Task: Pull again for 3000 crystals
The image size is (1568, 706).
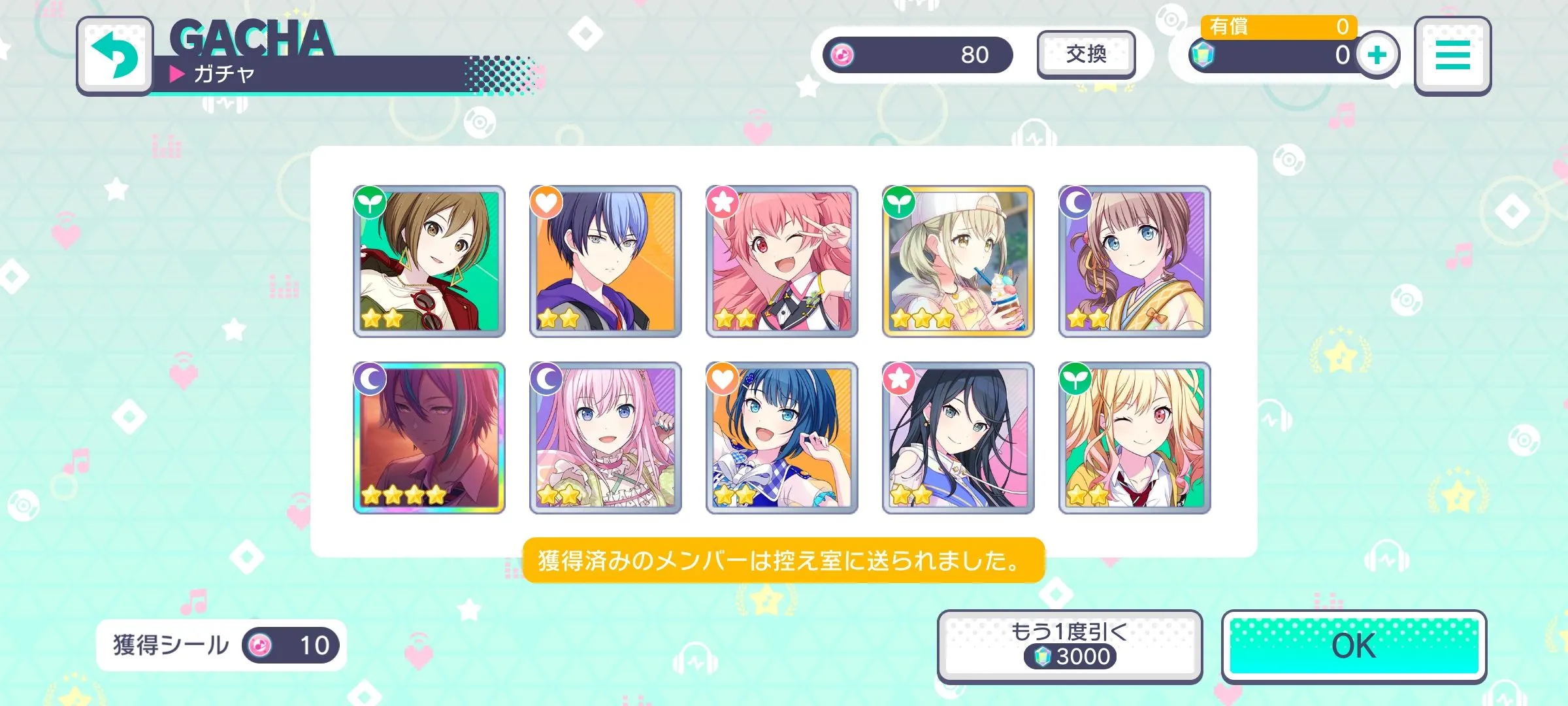Action: (1070, 647)
